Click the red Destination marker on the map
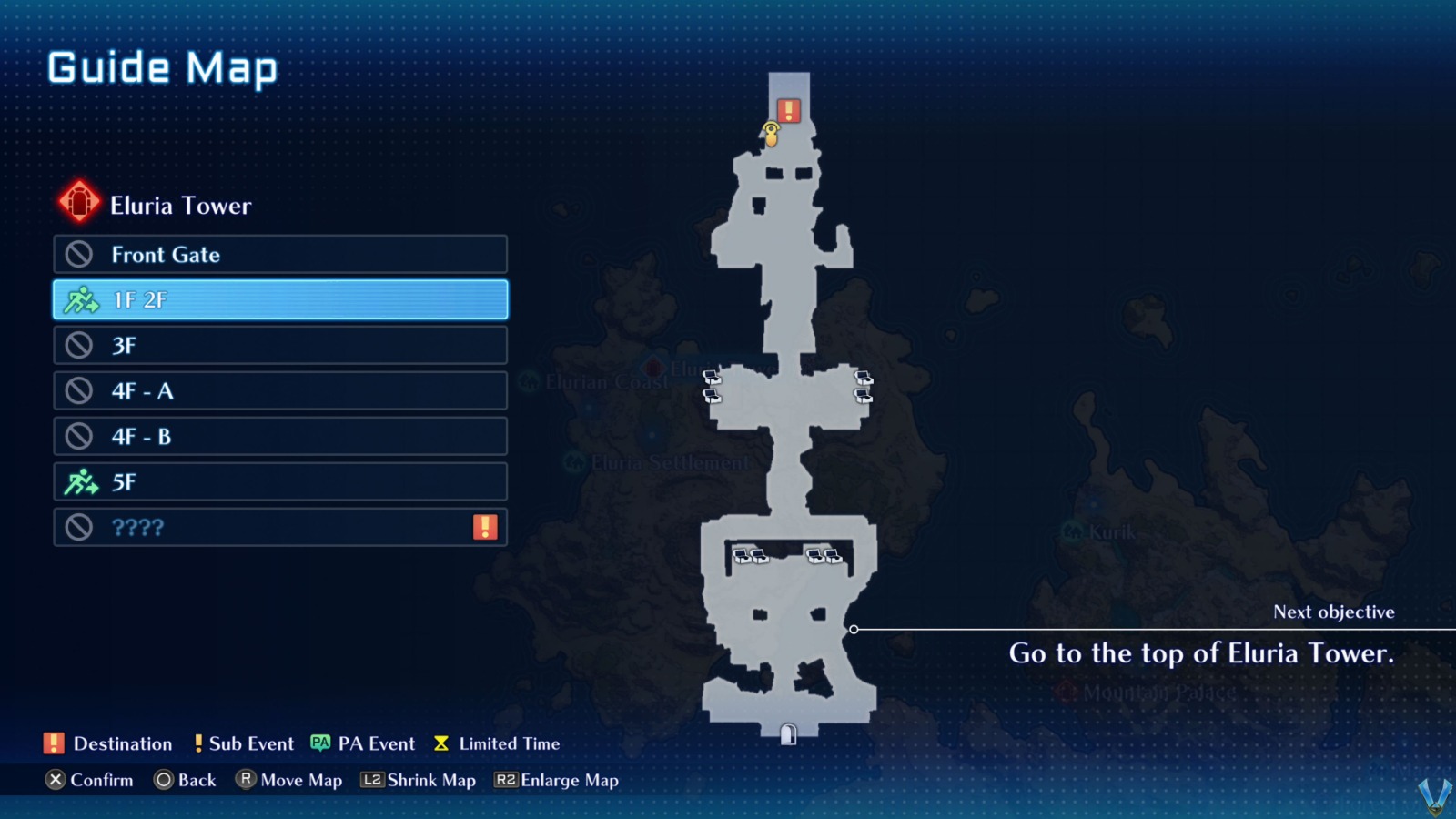The image size is (1456, 819). pyautogui.click(x=786, y=110)
